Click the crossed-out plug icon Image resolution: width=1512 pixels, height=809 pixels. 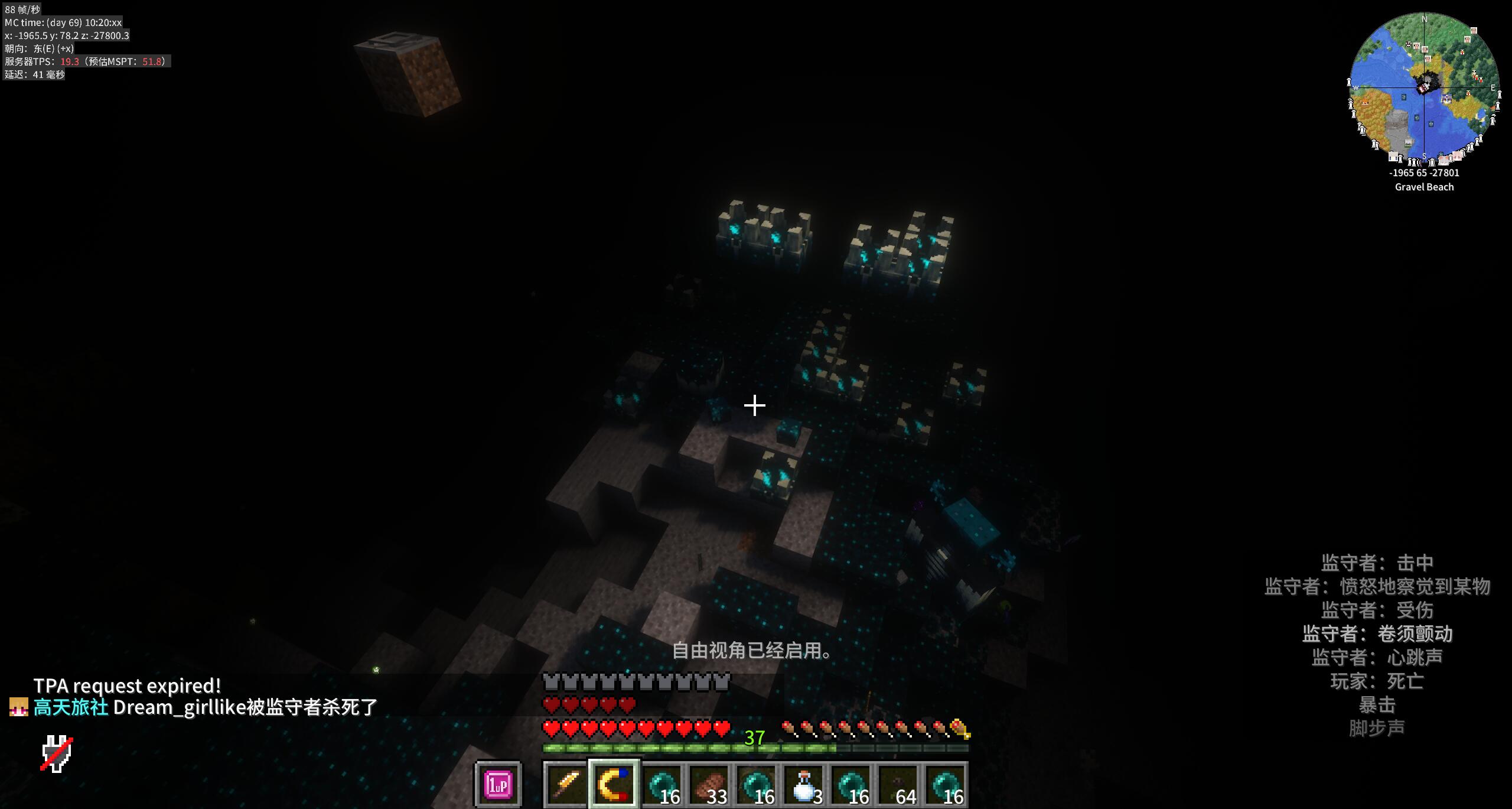57,754
